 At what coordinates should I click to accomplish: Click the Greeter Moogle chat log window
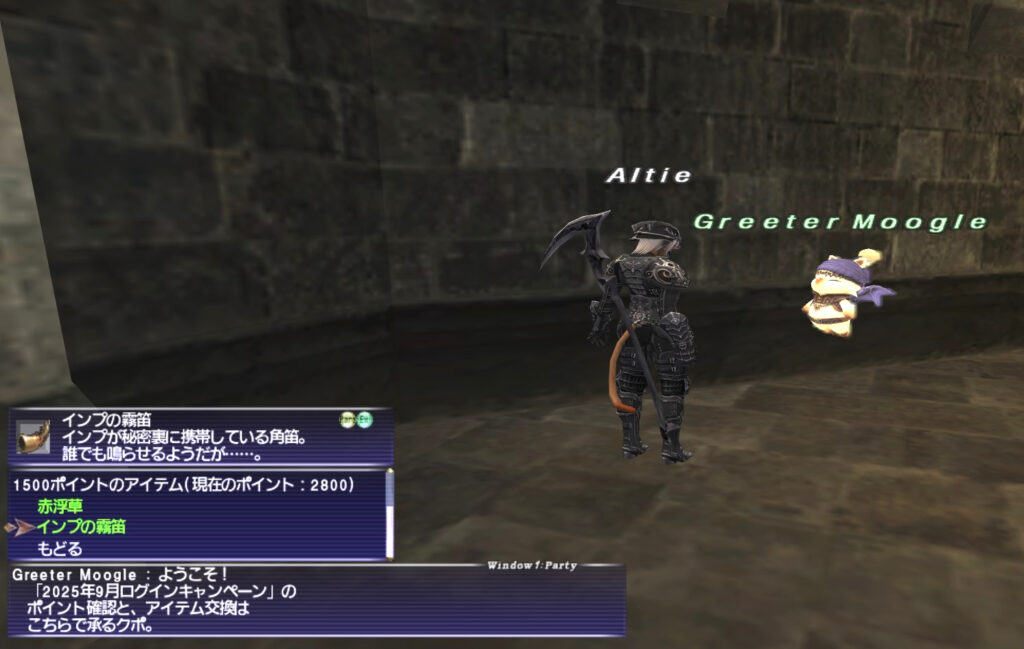[x=316, y=600]
